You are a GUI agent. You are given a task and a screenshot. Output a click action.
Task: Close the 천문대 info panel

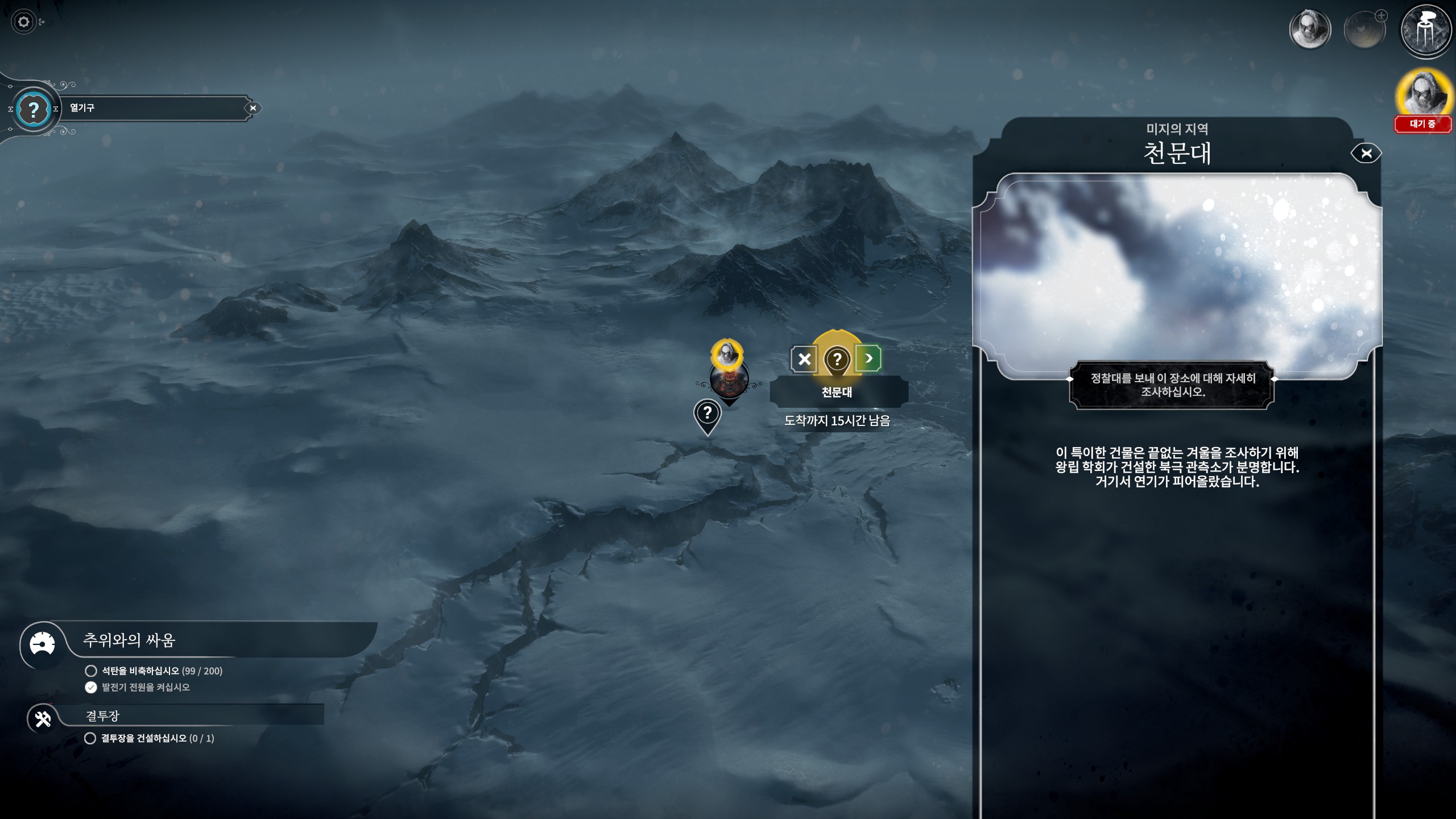(x=1366, y=153)
